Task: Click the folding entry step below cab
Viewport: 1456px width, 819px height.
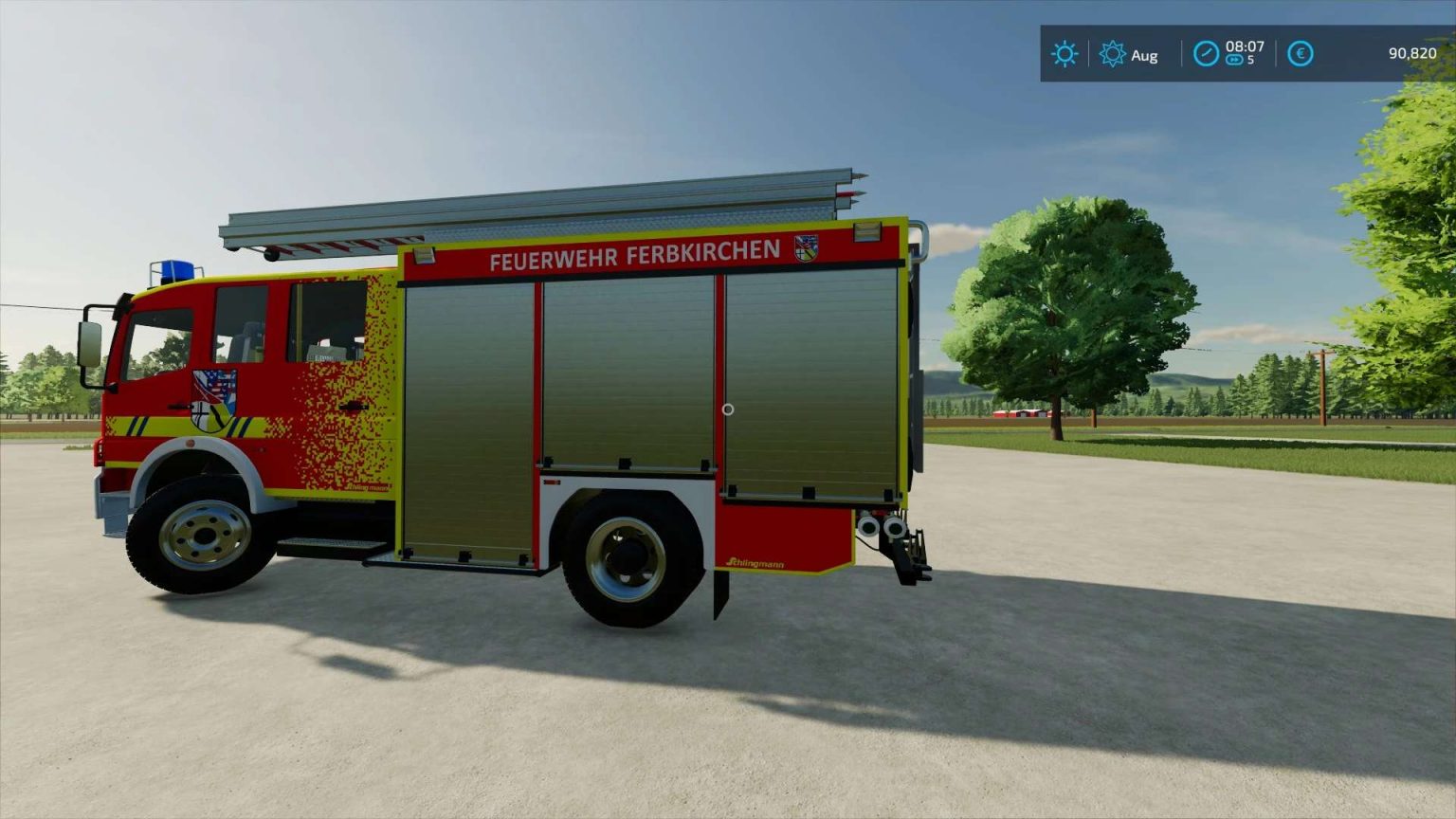Action: (x=327, y=548)
